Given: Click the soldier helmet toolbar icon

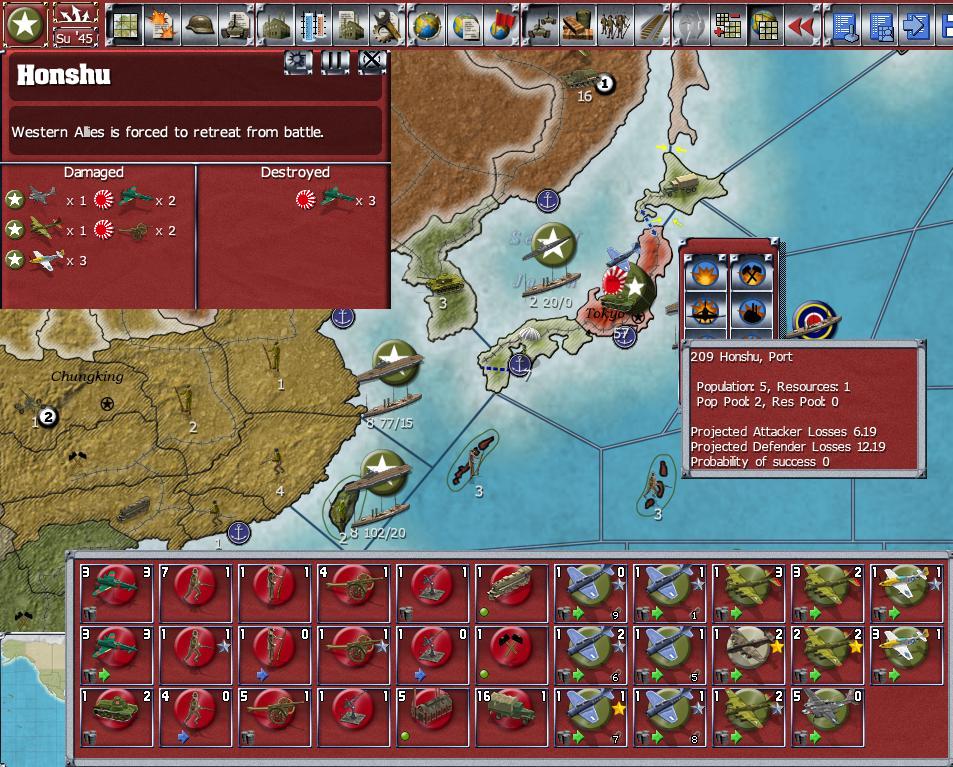Looking at the screenshot, I should click(x=201, y=26).
